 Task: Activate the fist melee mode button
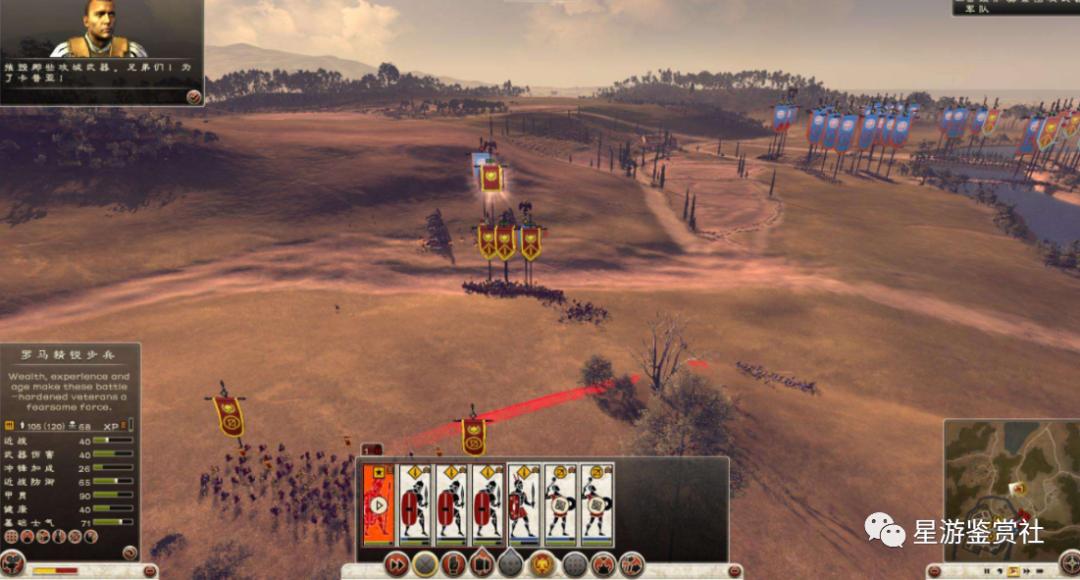455,564
